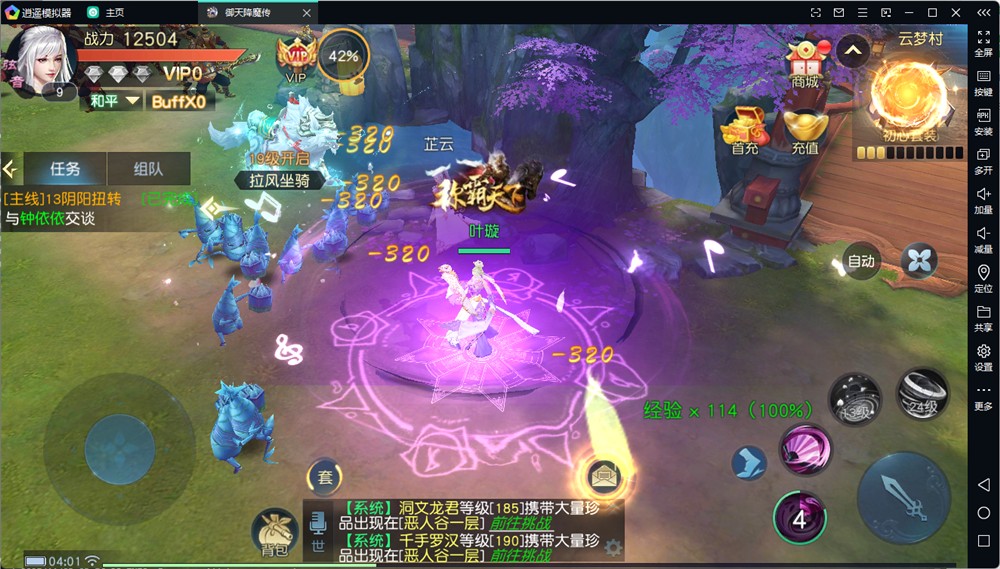Open the 商城 shop

tap(805, 63)
